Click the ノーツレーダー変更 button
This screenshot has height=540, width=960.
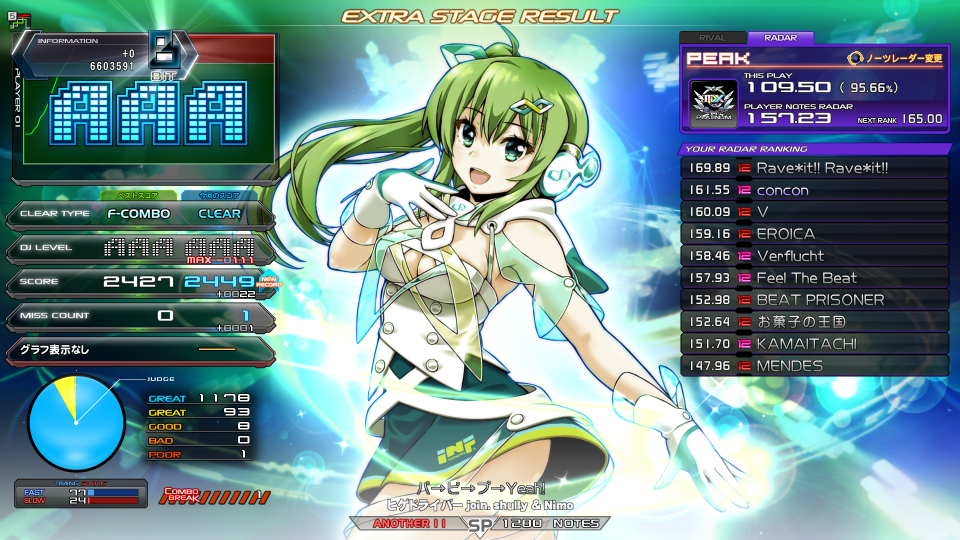point(896,59)
